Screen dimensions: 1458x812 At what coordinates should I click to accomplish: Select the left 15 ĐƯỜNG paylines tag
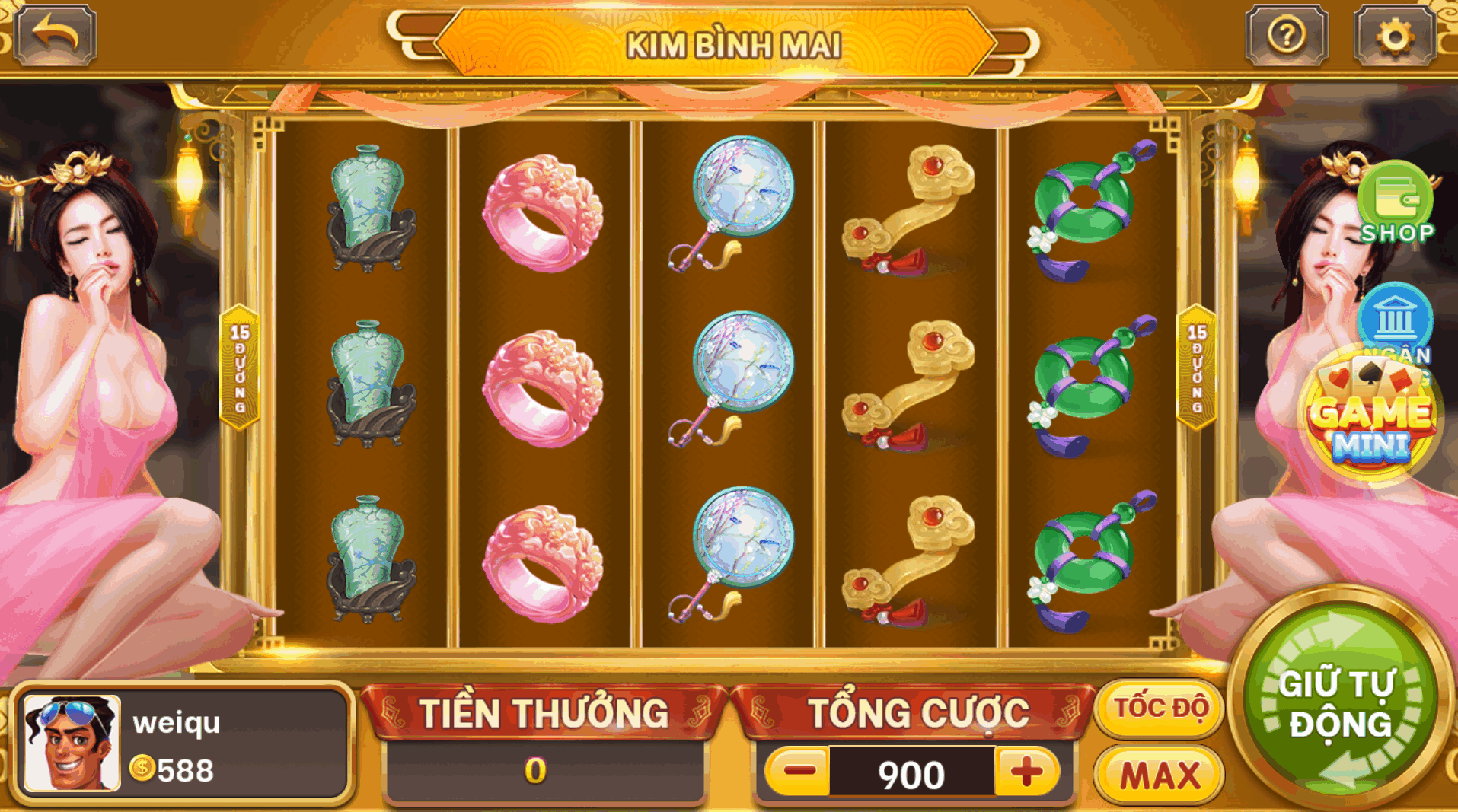240,368
